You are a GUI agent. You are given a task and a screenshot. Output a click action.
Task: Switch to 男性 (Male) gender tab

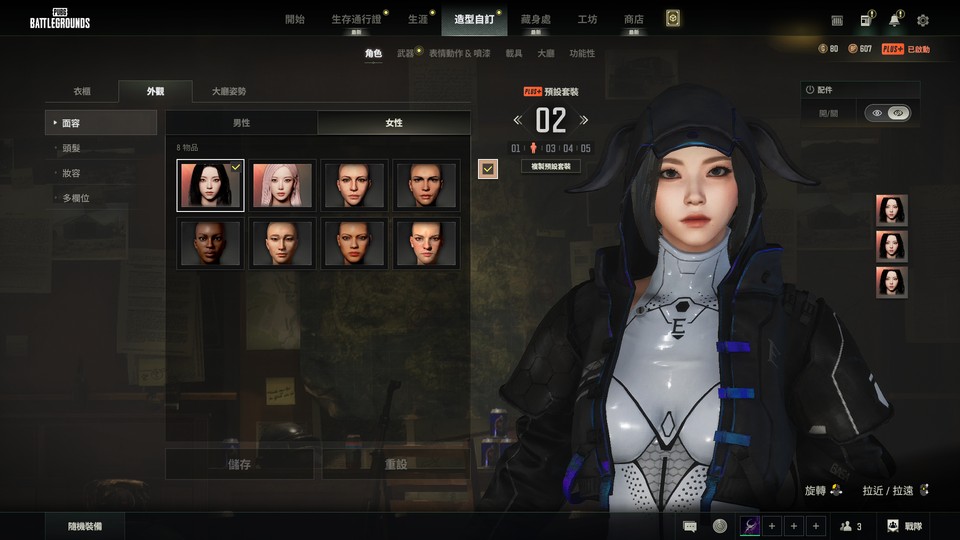(x=241, y=123)
